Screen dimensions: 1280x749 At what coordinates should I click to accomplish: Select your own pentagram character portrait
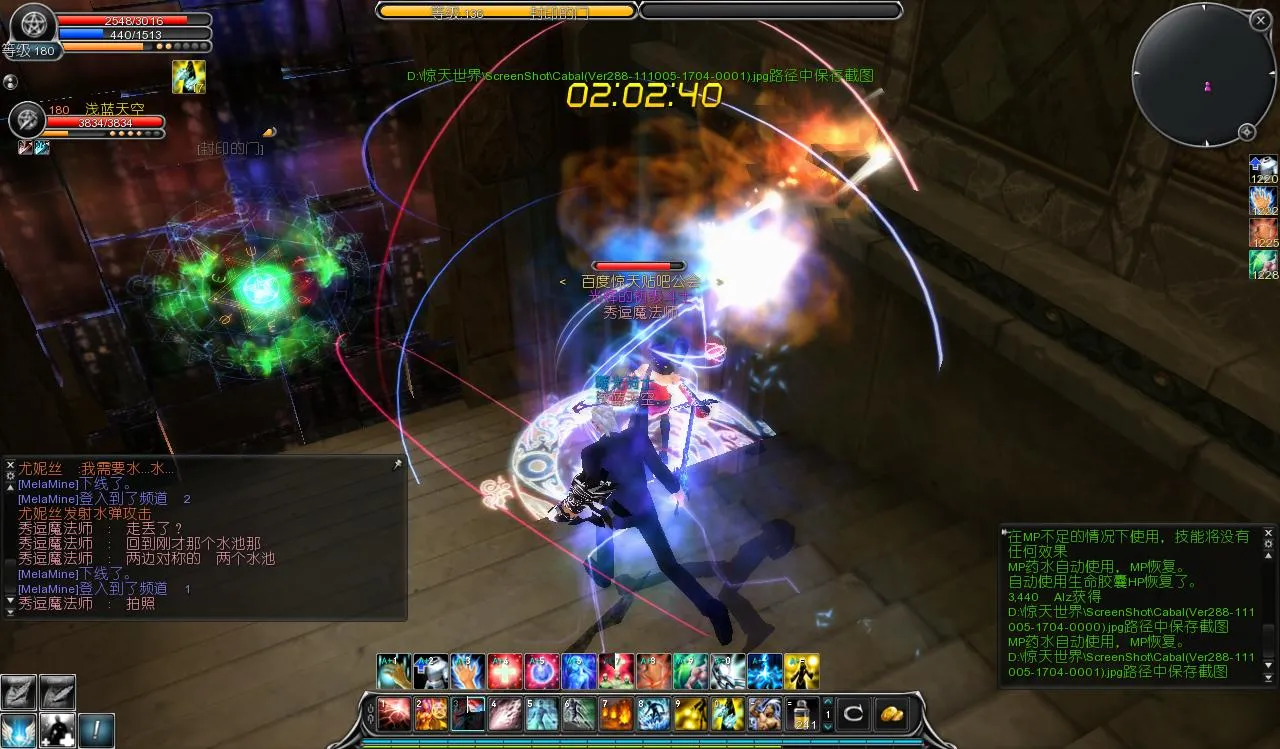coord(30,22)
